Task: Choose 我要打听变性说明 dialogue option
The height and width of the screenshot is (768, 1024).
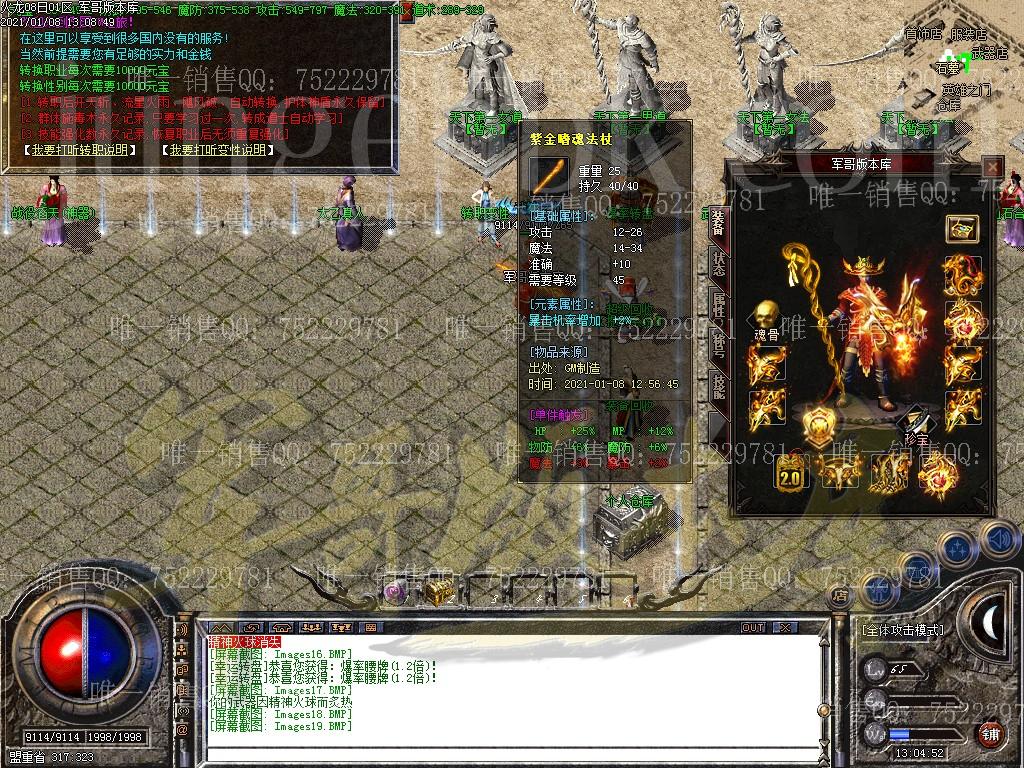Action: pos(217,150)
